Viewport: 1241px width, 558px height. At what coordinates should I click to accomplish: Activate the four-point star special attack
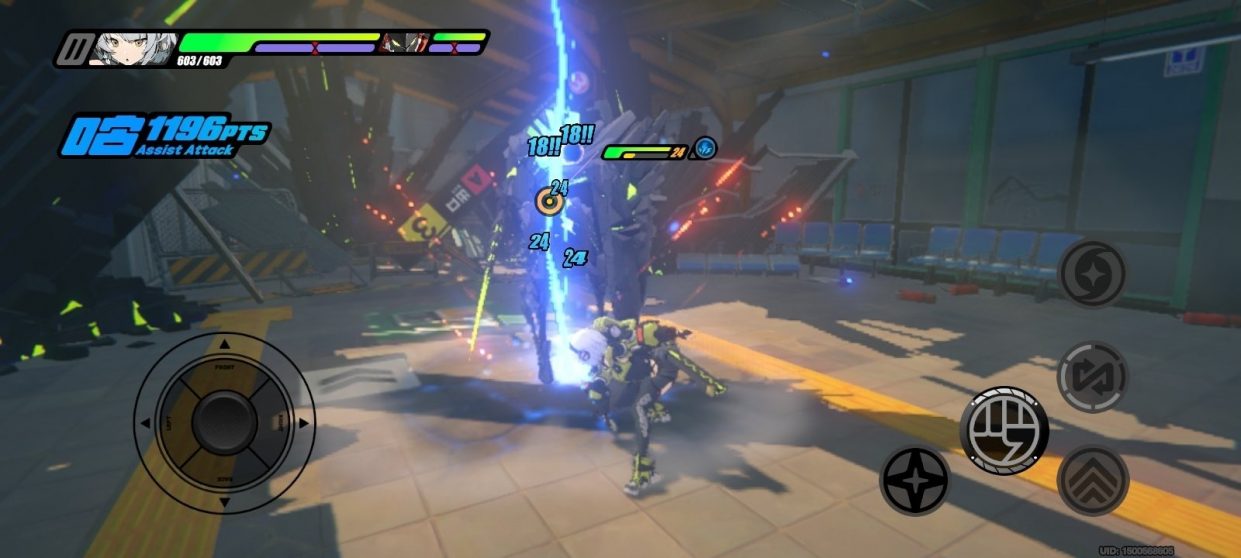914,481
